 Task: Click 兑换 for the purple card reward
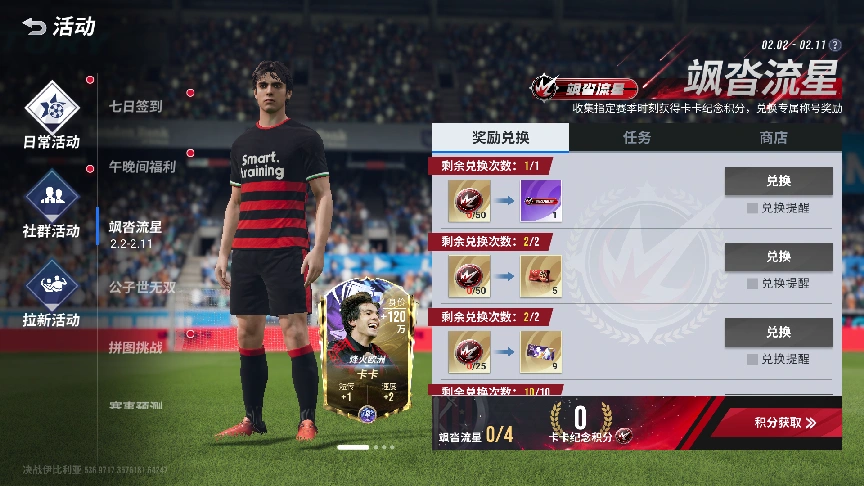(778, 181)
